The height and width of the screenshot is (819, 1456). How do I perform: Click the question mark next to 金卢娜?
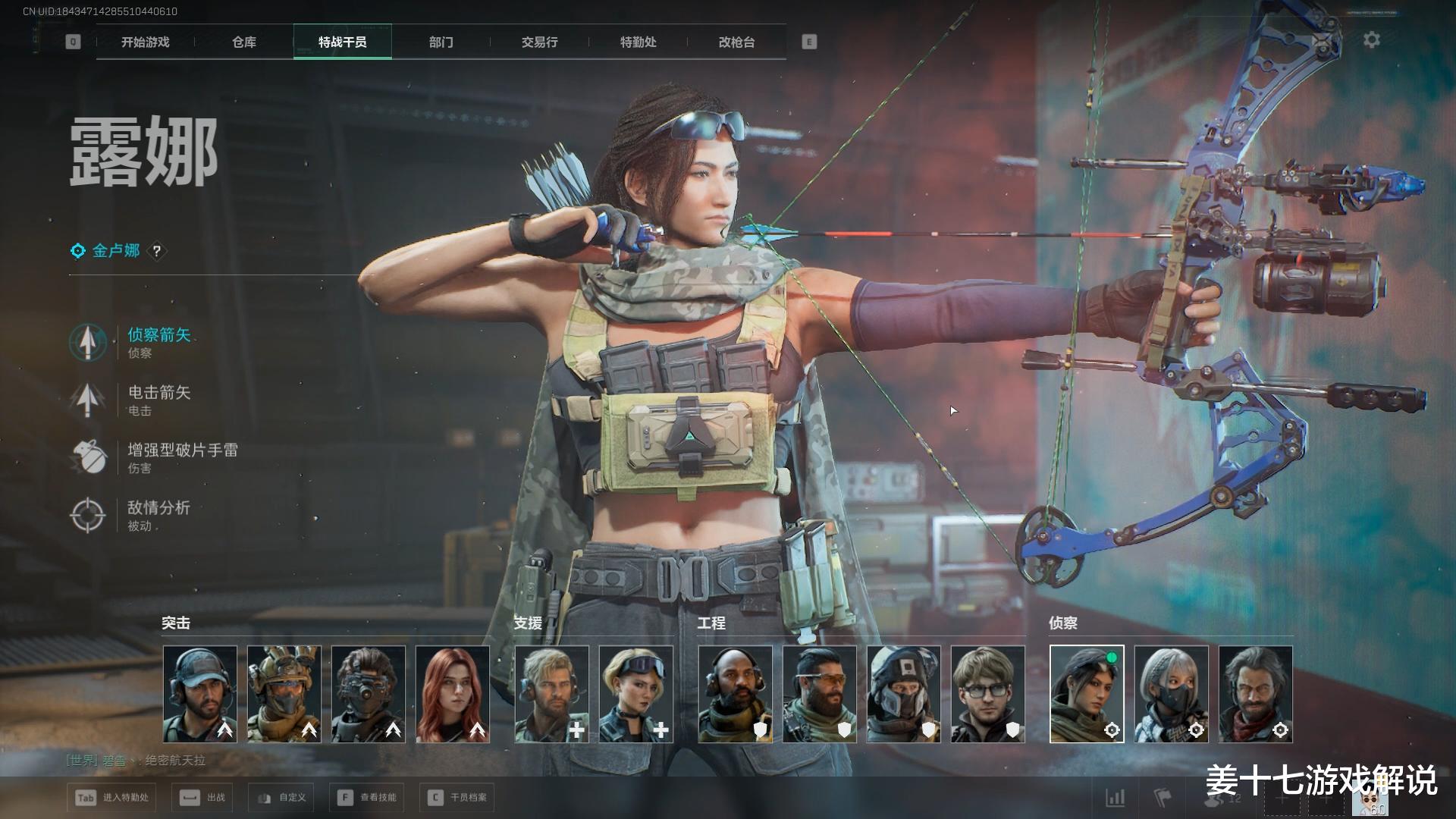click(x=157, y=251)
